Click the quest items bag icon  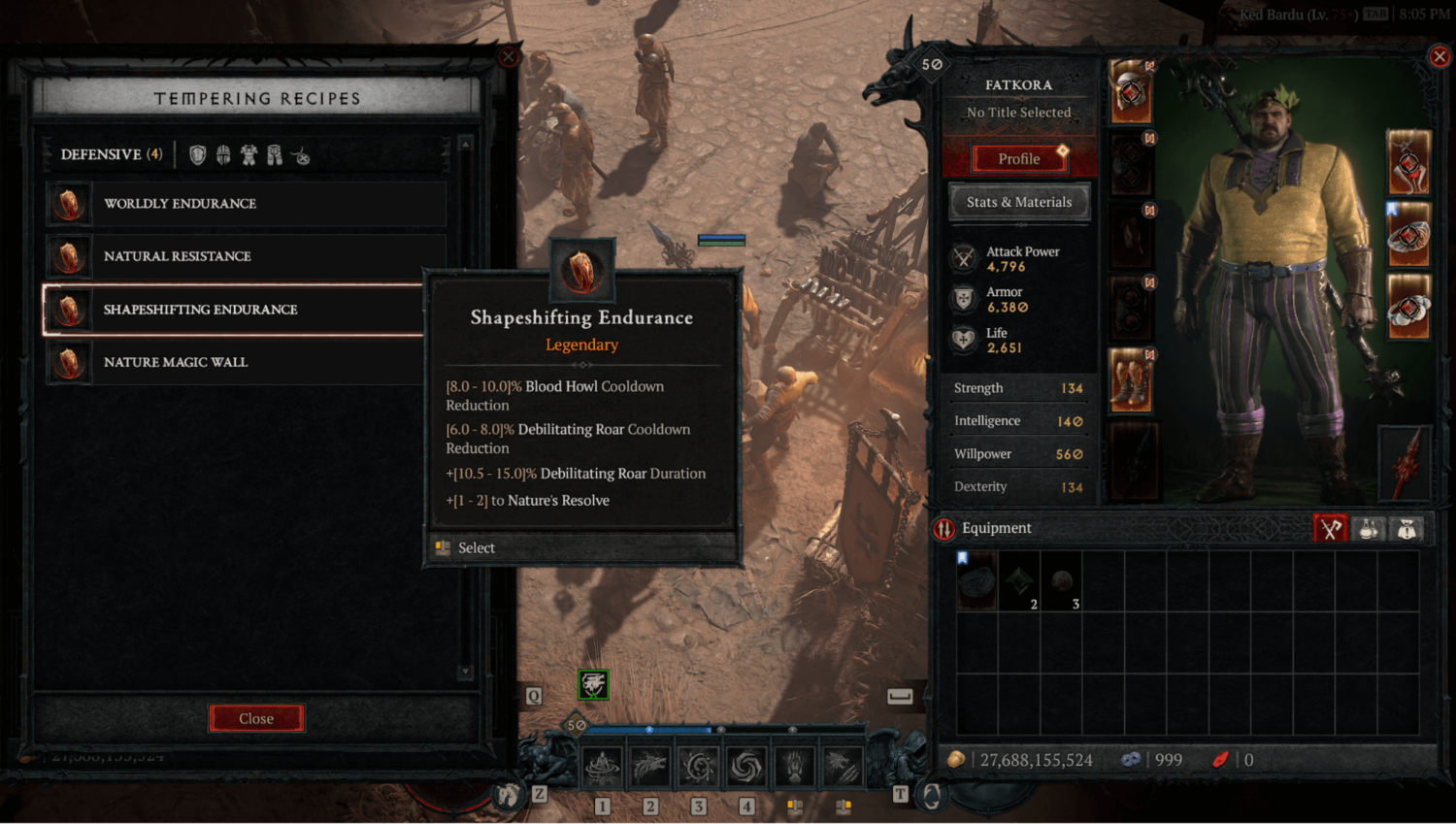(x=1406, y=528)
